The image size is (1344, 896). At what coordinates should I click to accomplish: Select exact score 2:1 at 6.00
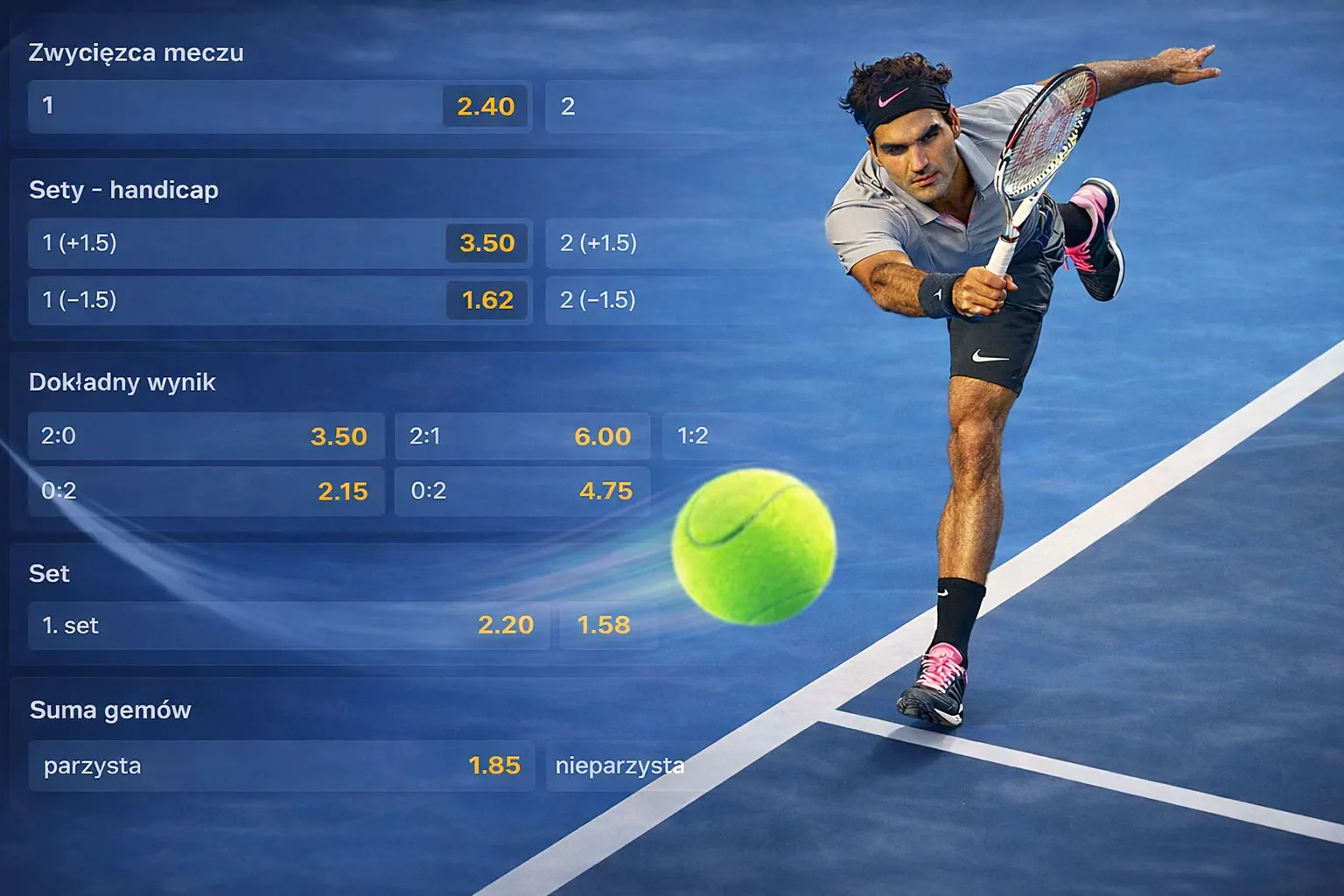(521, 436)
